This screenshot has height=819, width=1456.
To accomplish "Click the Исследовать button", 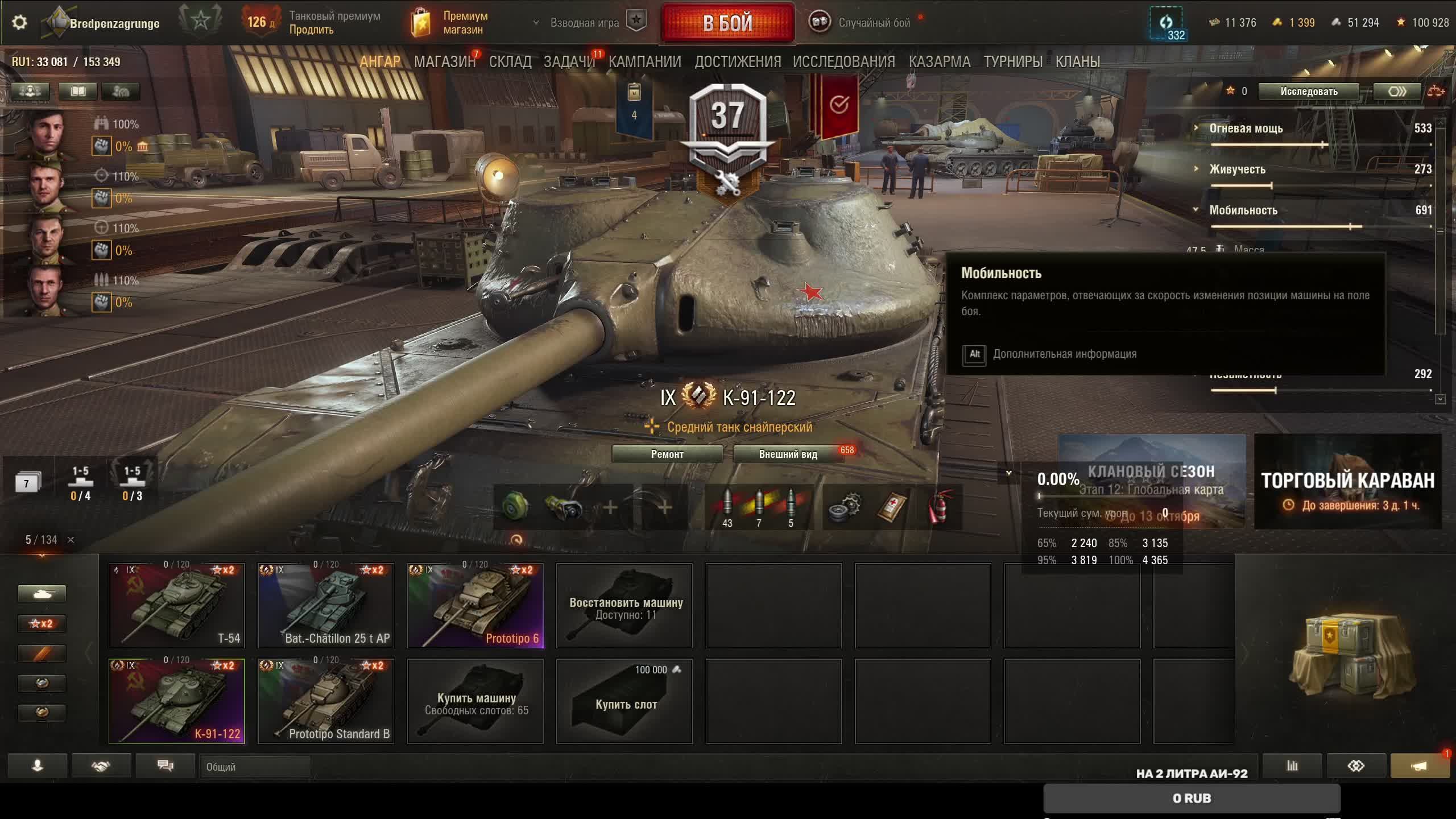I will 1308,92.
